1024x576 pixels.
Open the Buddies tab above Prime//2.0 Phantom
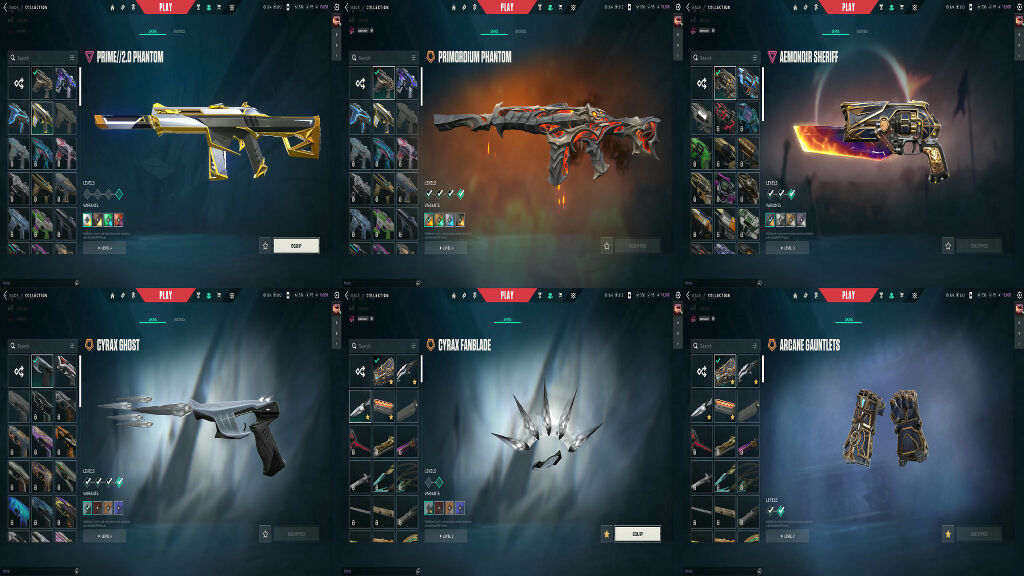pyautogui.click(x=178, y=31)
